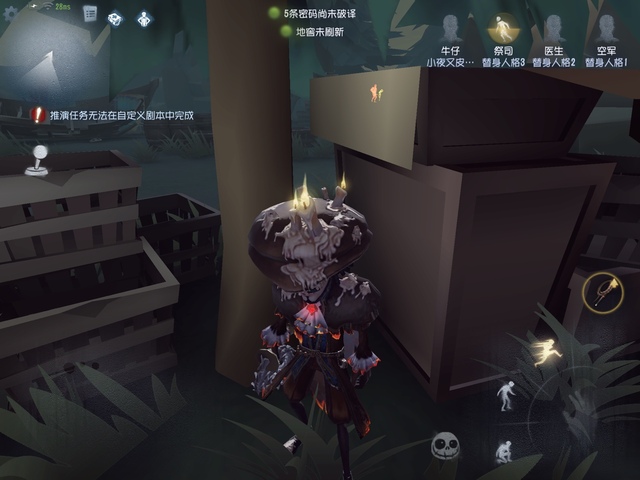
Task: Open the persona figure icon
Action: pos(143,17)
